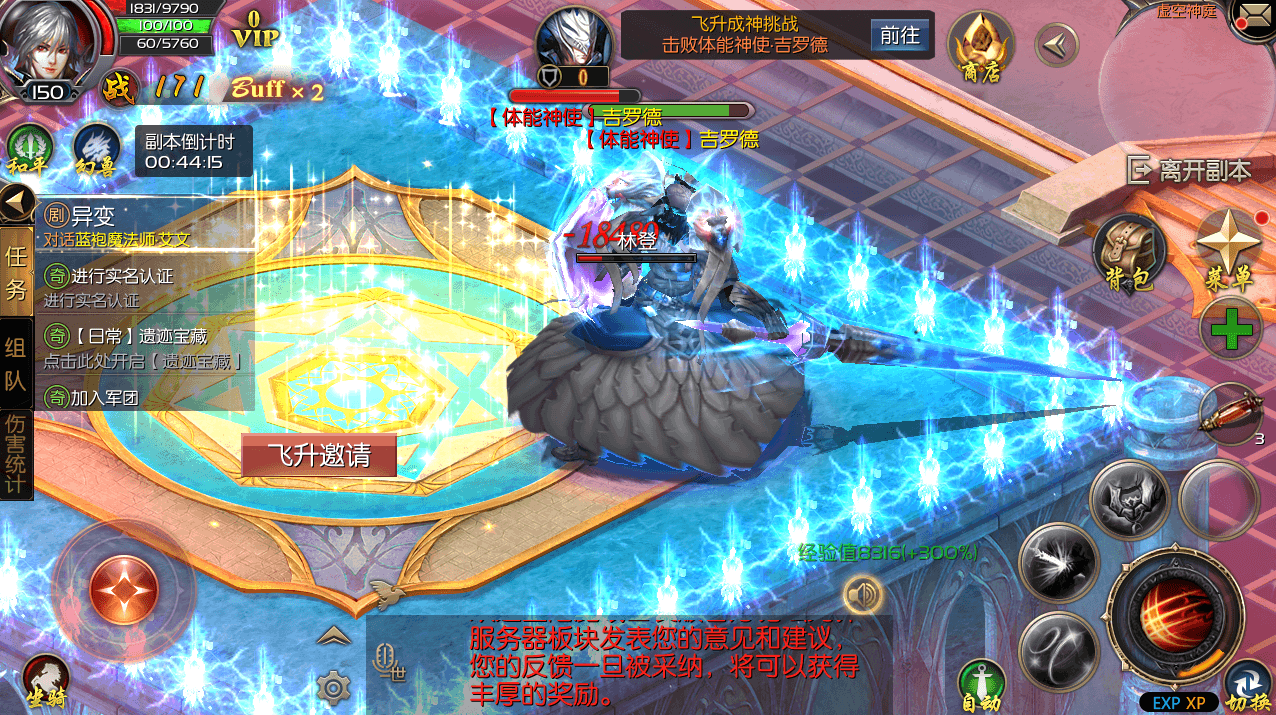Viewport: 1276px width, 715px height.
Task: Click the 切换 switch button
Action: point(1249,685)
